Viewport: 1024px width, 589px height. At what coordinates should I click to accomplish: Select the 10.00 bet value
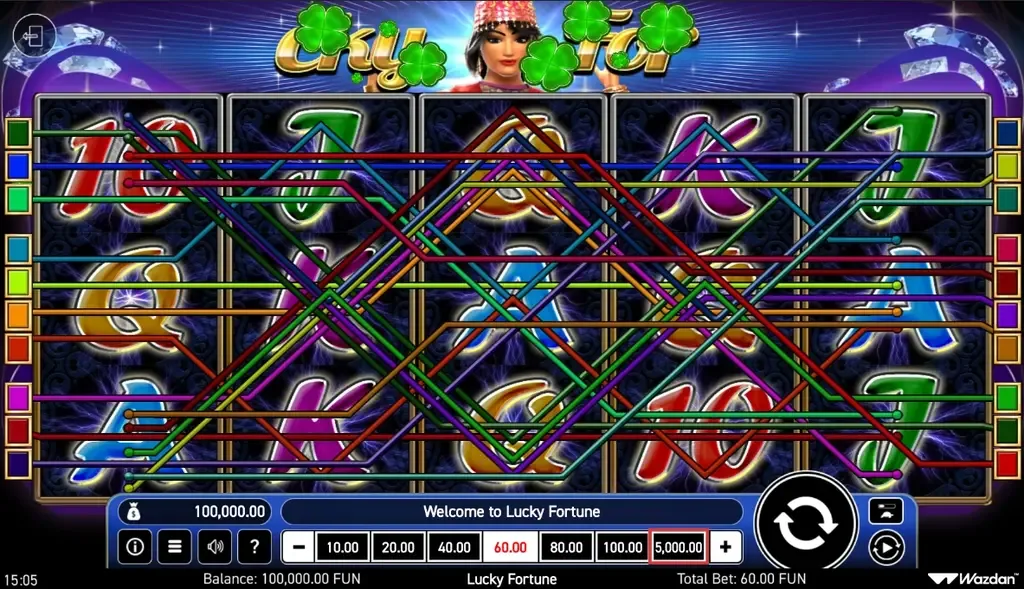(x=342, y=547)
